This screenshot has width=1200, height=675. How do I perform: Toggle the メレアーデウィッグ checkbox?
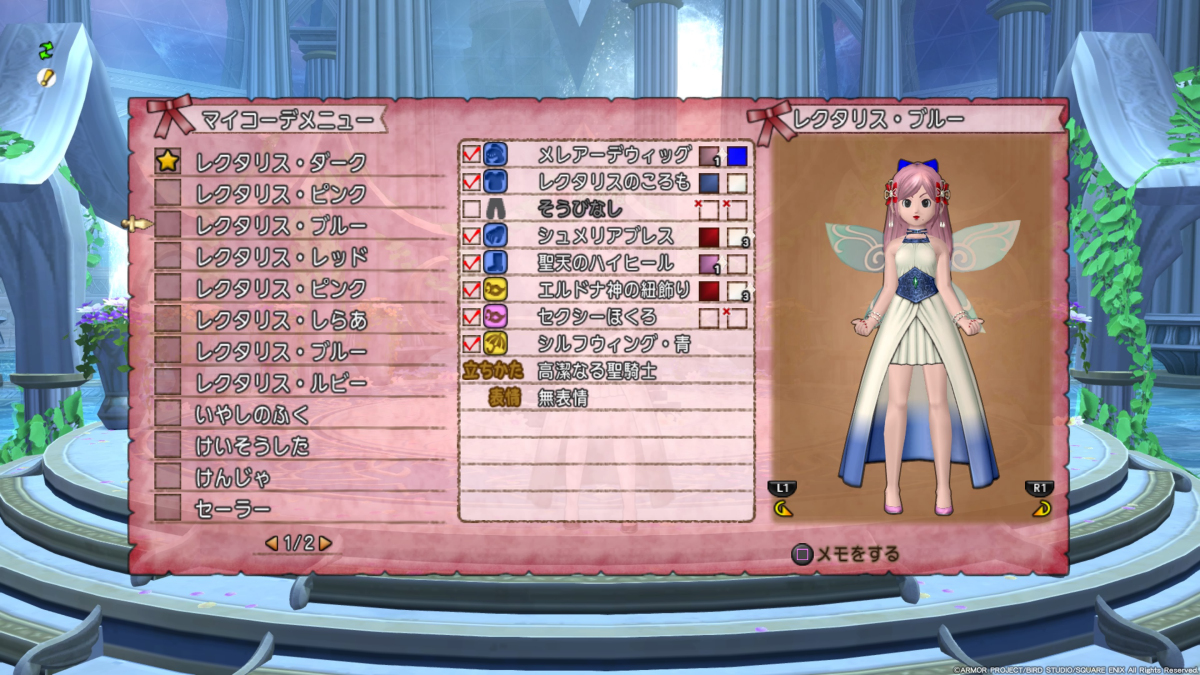(472, 155)
